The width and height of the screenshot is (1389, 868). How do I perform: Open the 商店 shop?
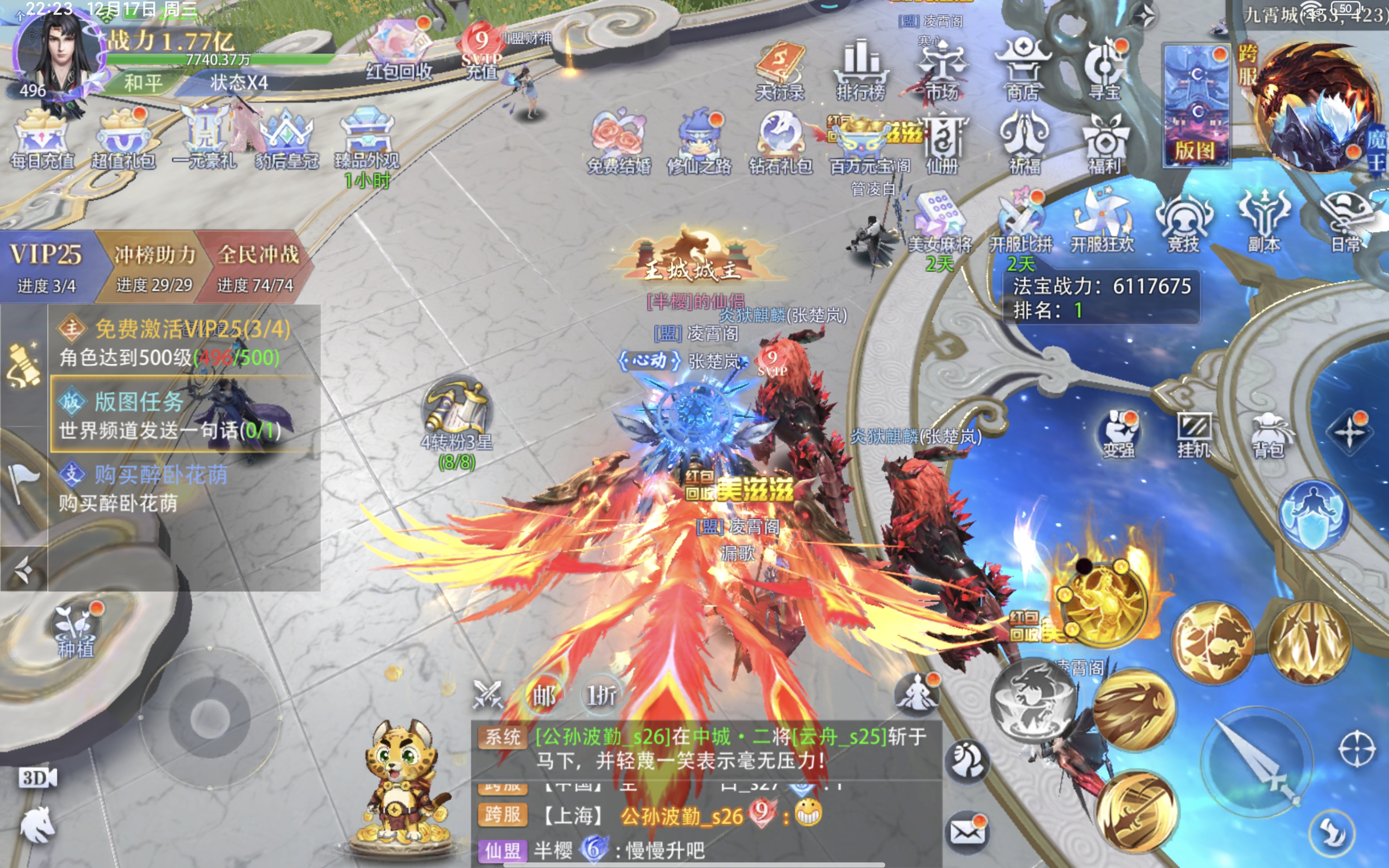(1022, 69)
